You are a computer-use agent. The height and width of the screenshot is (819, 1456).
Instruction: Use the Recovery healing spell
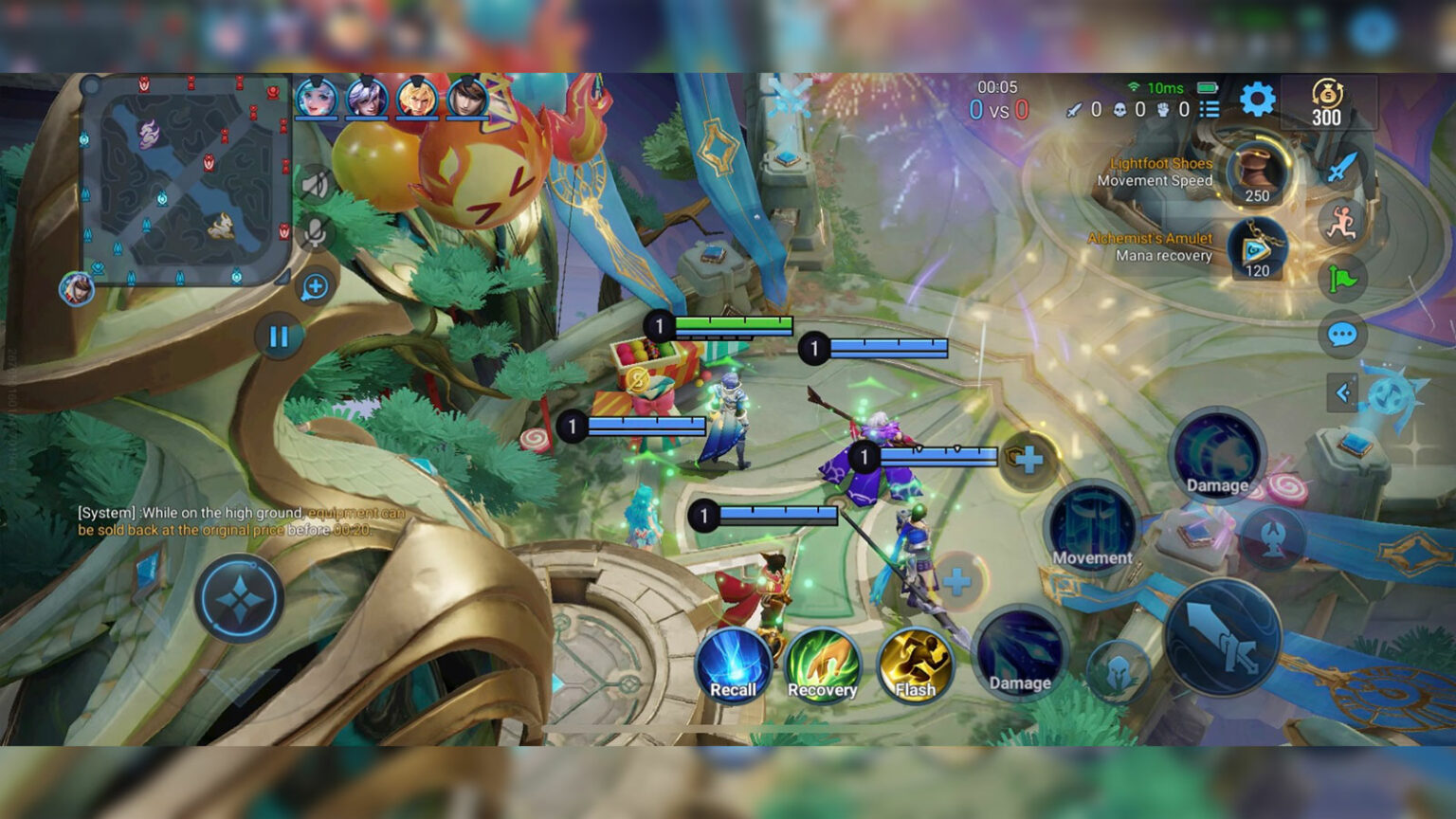pos(822,664)
